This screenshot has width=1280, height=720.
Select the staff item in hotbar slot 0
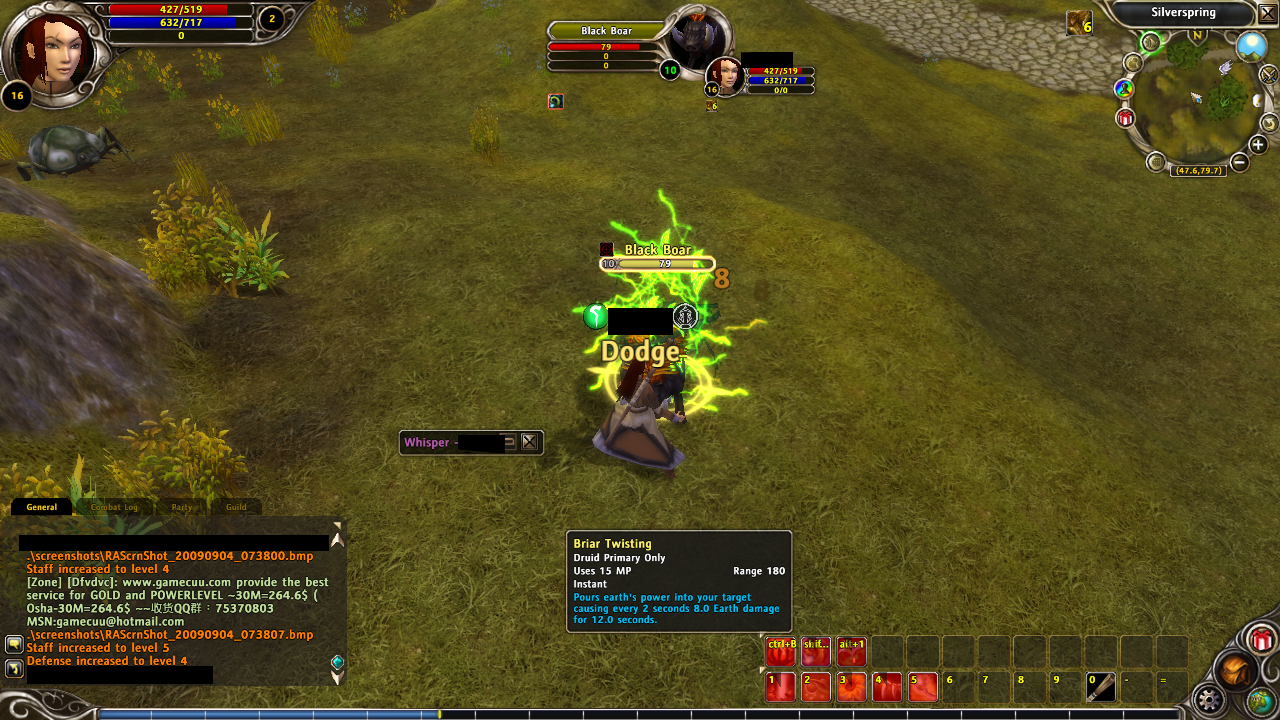1100,687
